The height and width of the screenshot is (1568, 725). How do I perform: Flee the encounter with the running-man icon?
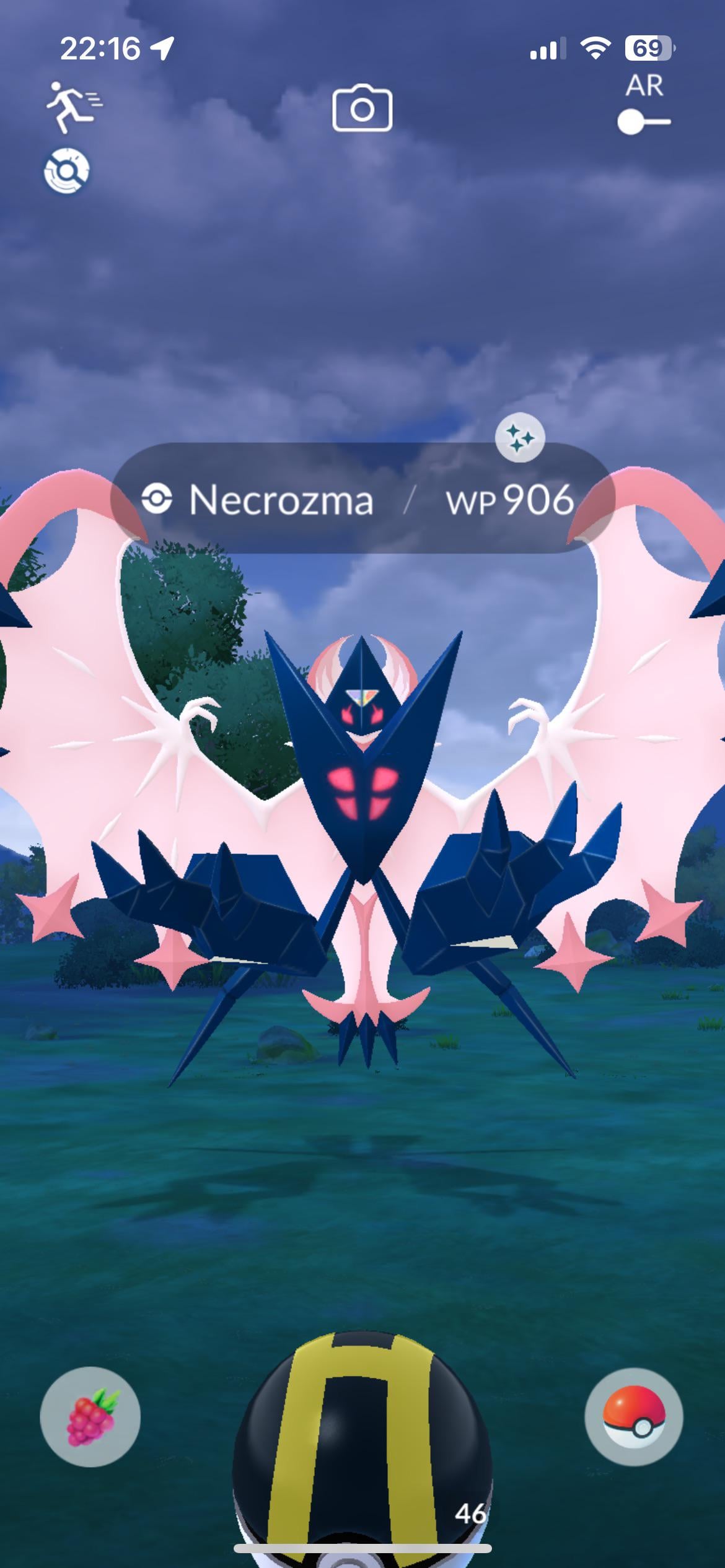[x=72, y=107]
